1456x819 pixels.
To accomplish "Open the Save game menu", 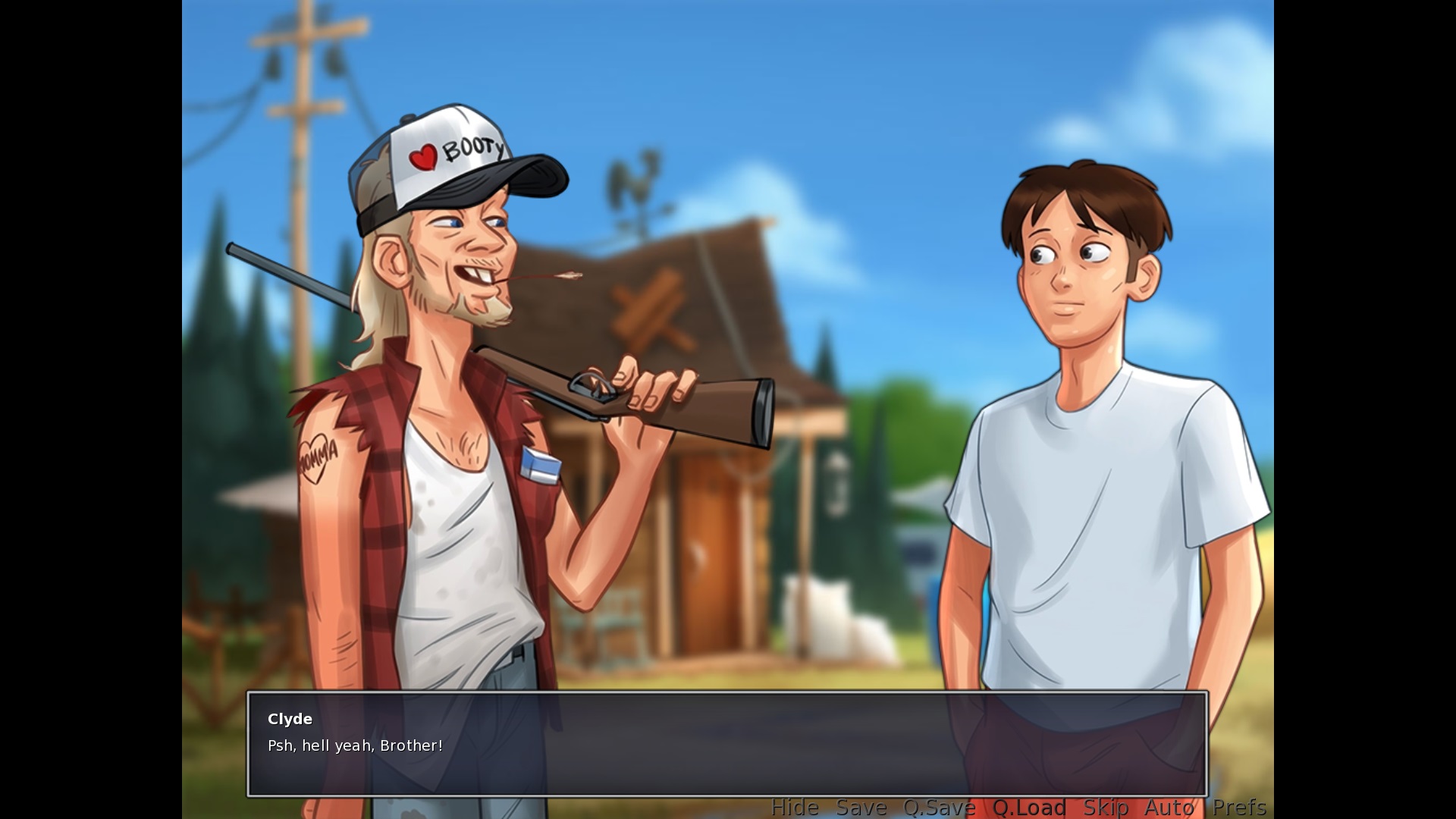I will 861,808.
